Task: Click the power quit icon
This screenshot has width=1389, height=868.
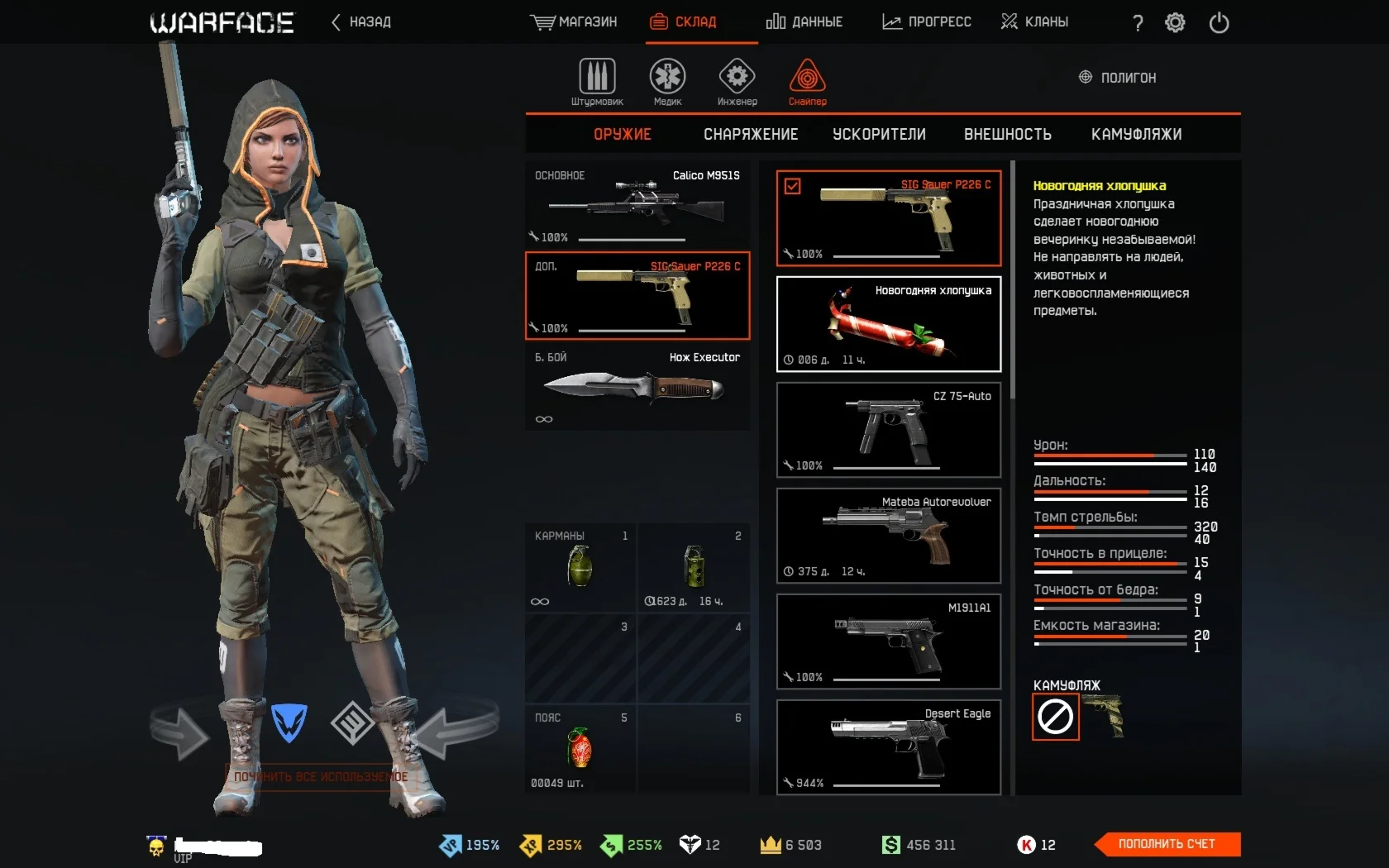Action: point(1219,22)
